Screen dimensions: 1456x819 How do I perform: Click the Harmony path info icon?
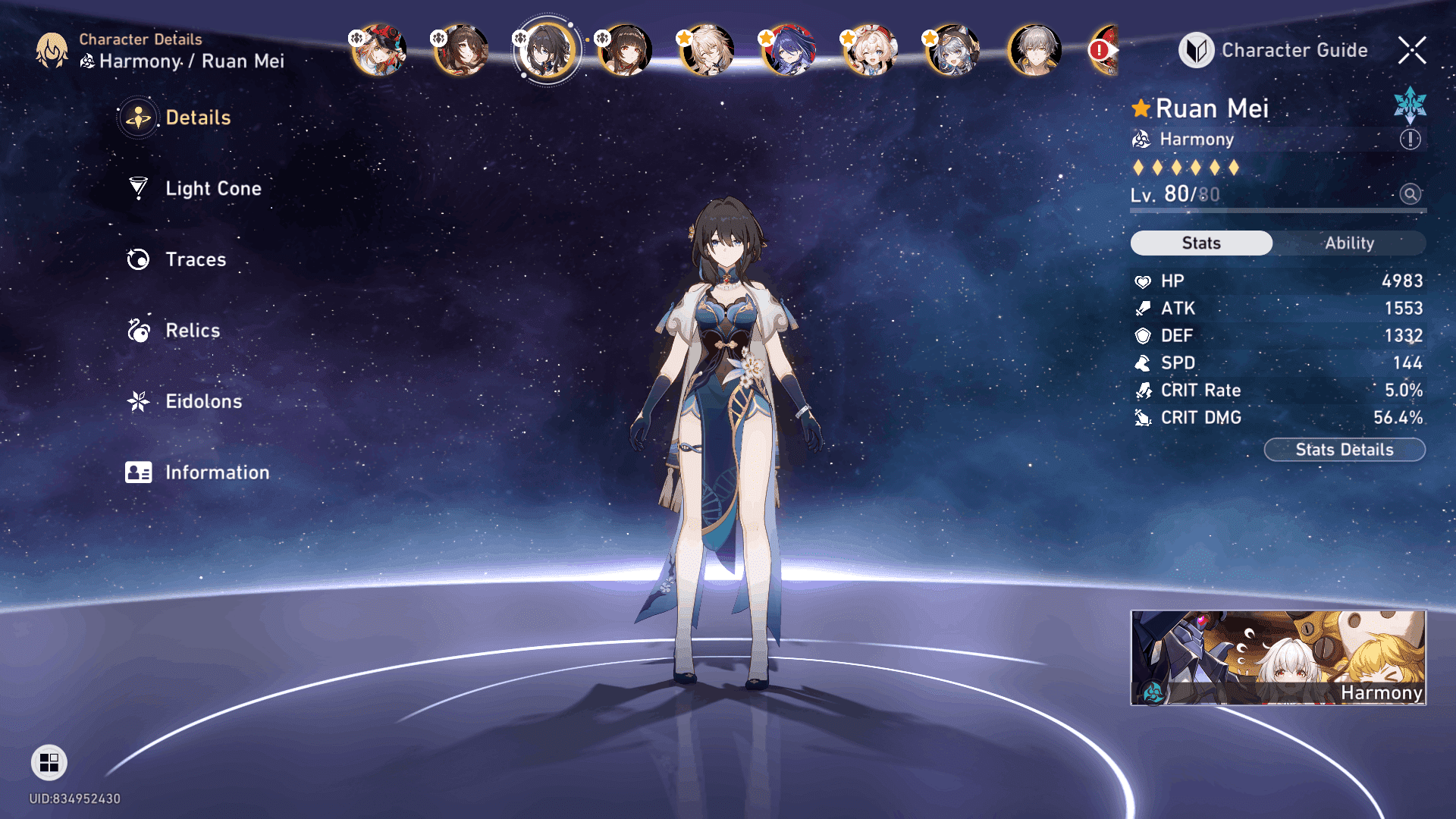click(x=1410, y=140)
